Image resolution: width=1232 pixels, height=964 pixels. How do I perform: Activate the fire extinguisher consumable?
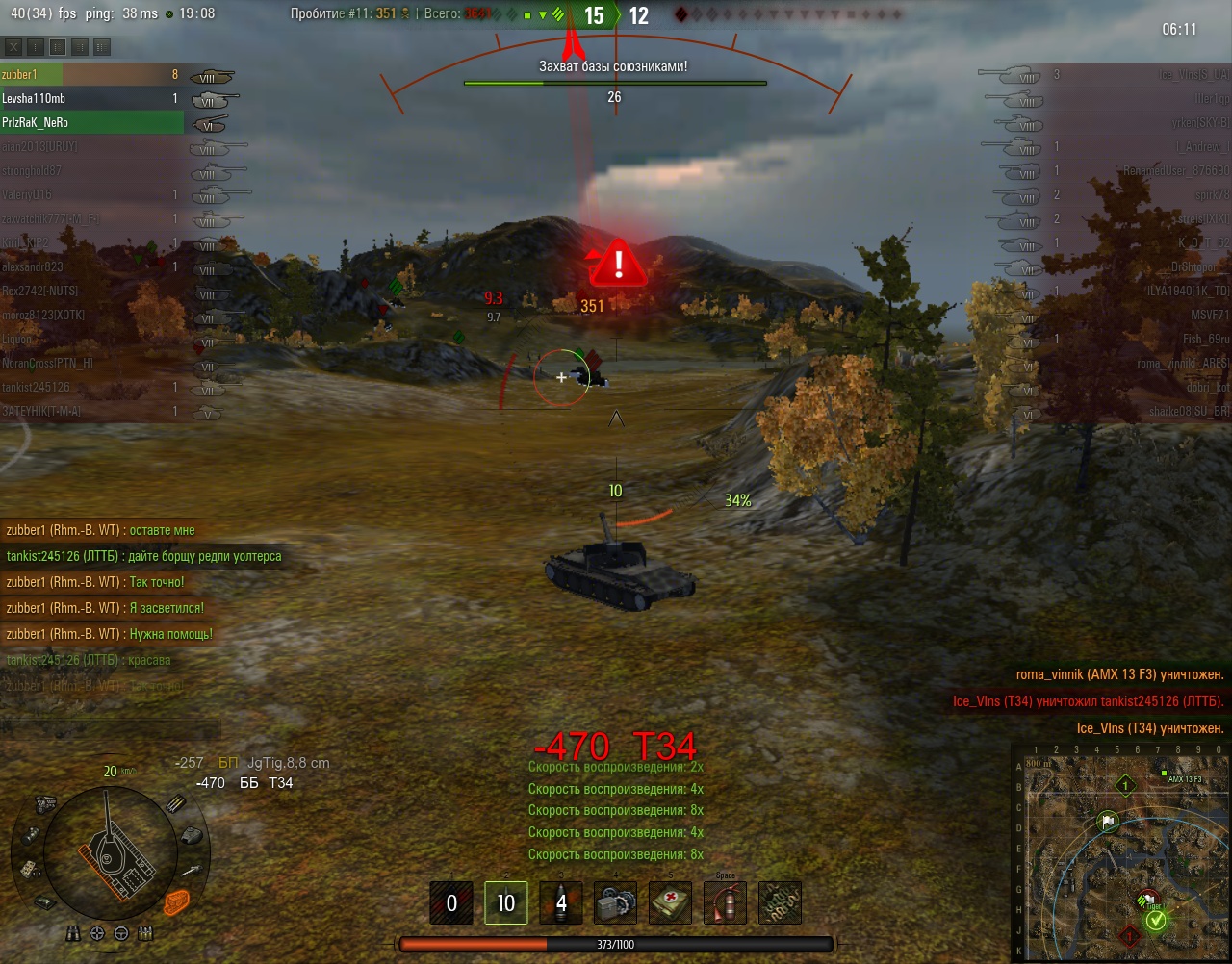726,903
